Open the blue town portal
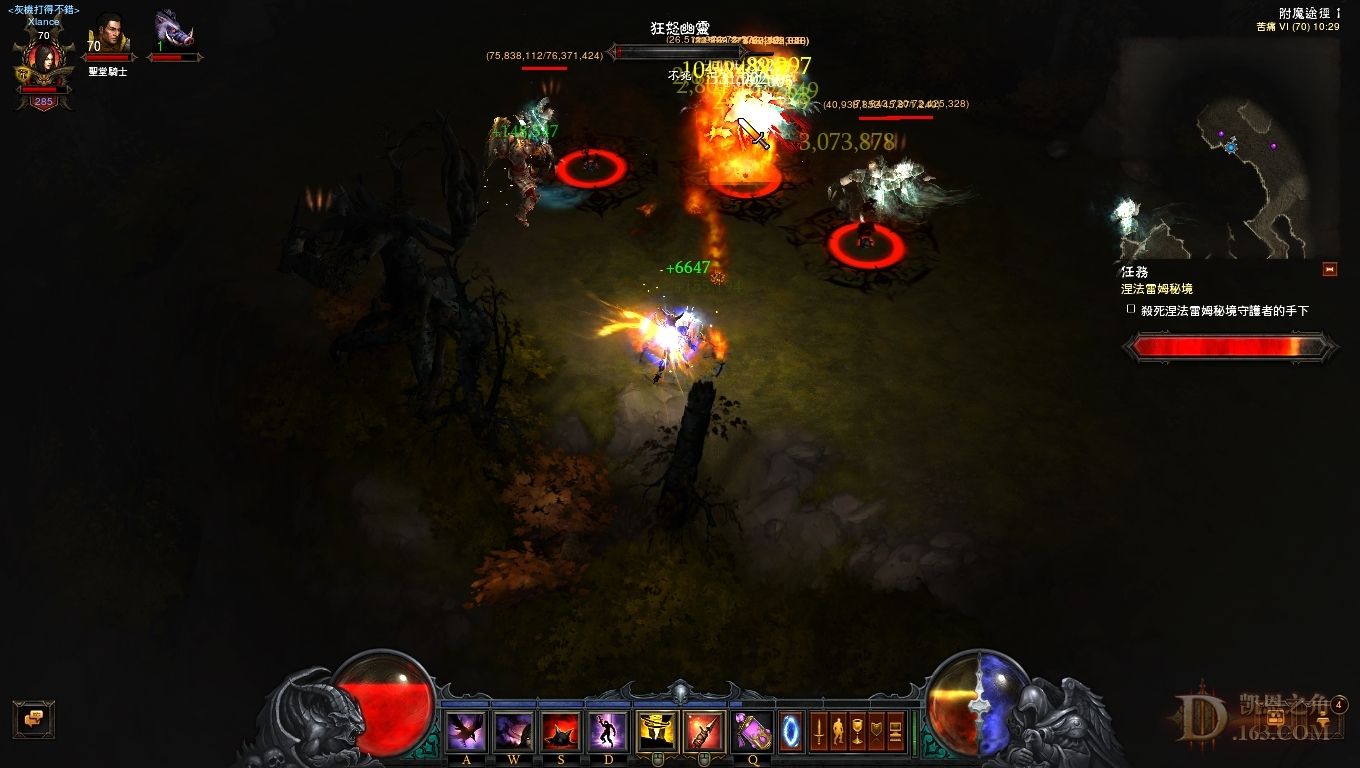 coord(791,730)
